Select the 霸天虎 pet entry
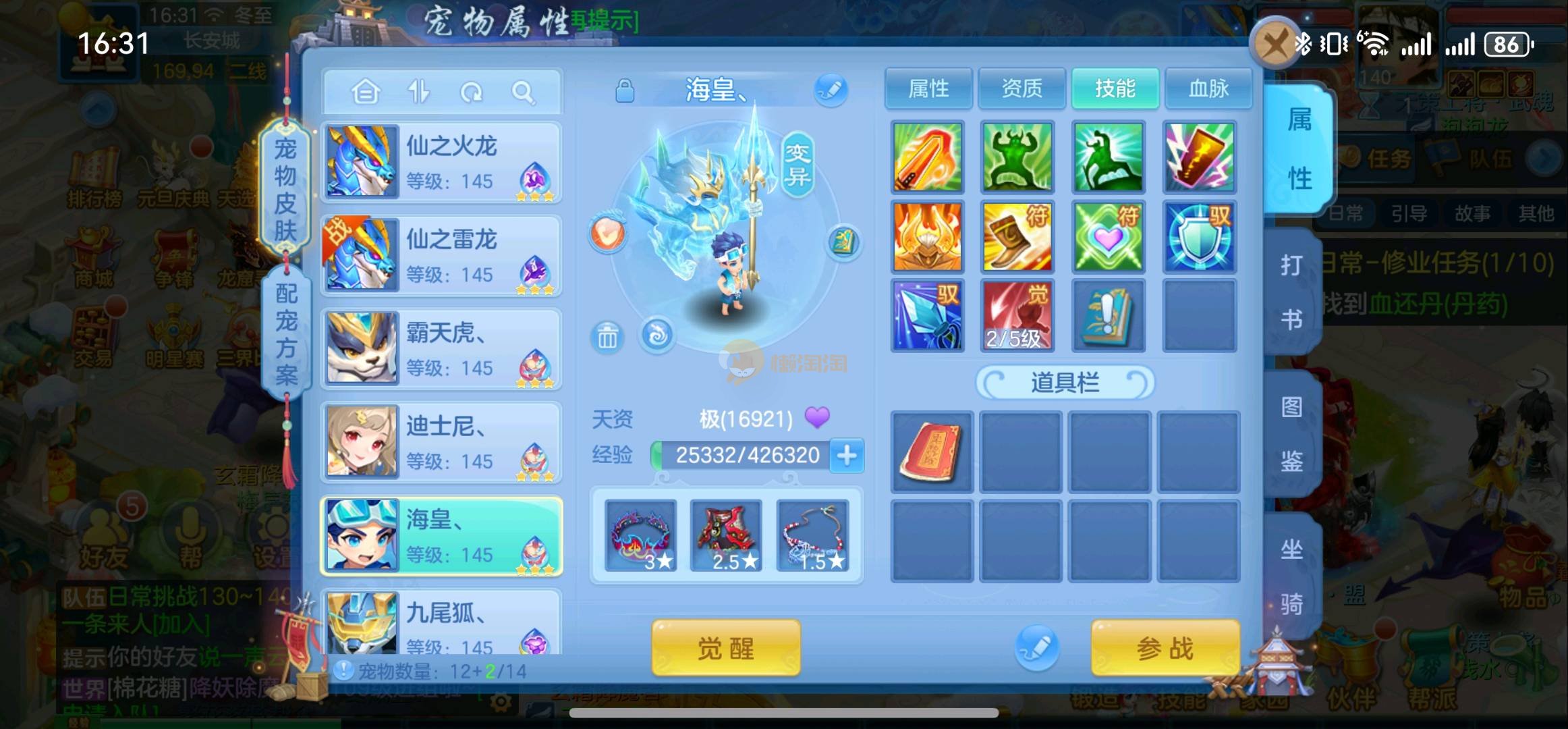The width and height of the screenshot is (1568, 729). 441,348
